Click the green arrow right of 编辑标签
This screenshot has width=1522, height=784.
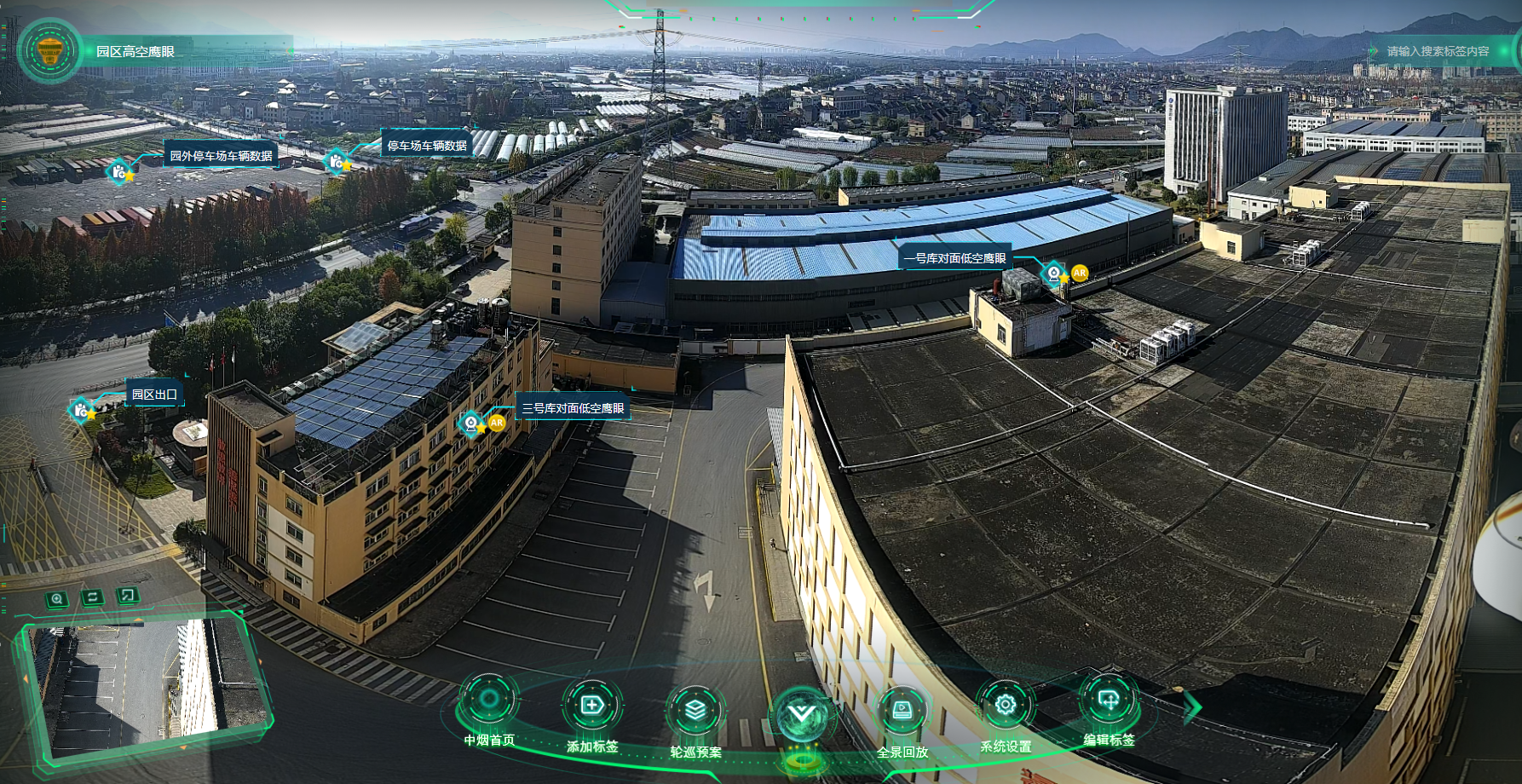click(1193, 706)
